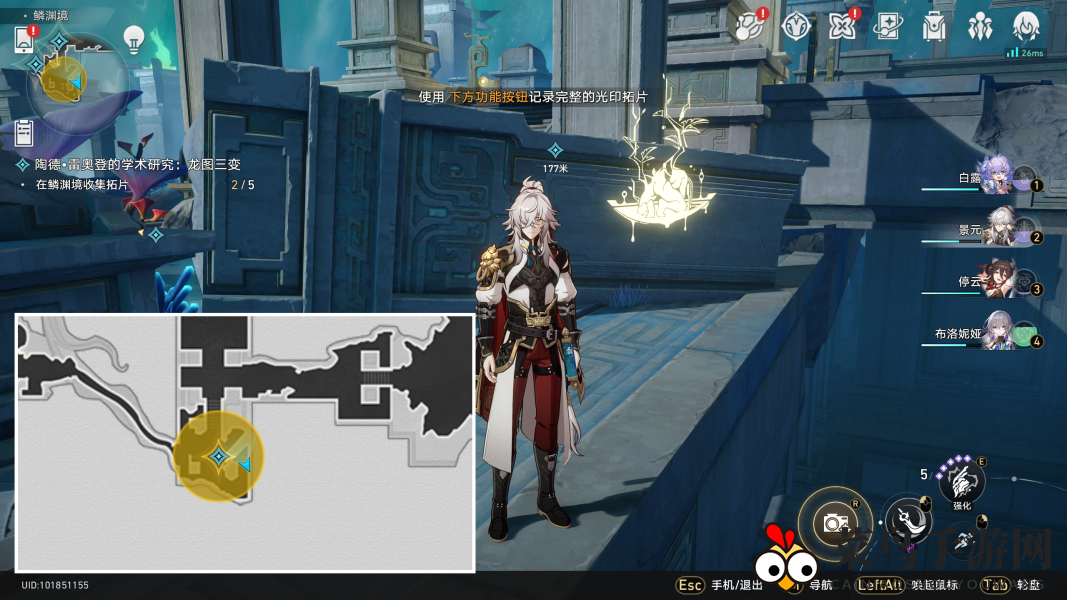Activate the 强化 technique skill
Viewport: 1067px width, 600px height.
[x=962, y=483]
